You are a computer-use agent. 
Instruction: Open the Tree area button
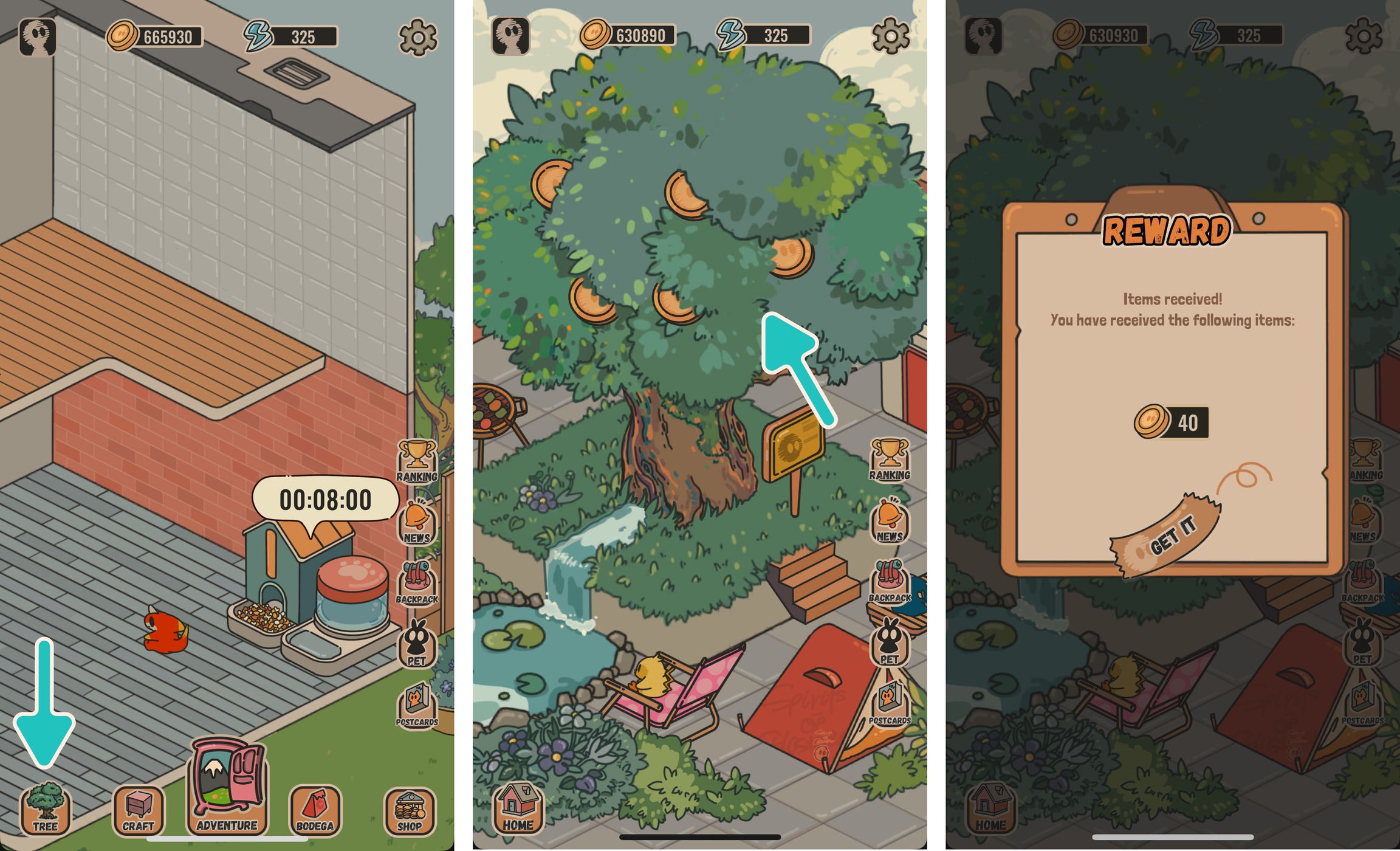tap(45, 810)
